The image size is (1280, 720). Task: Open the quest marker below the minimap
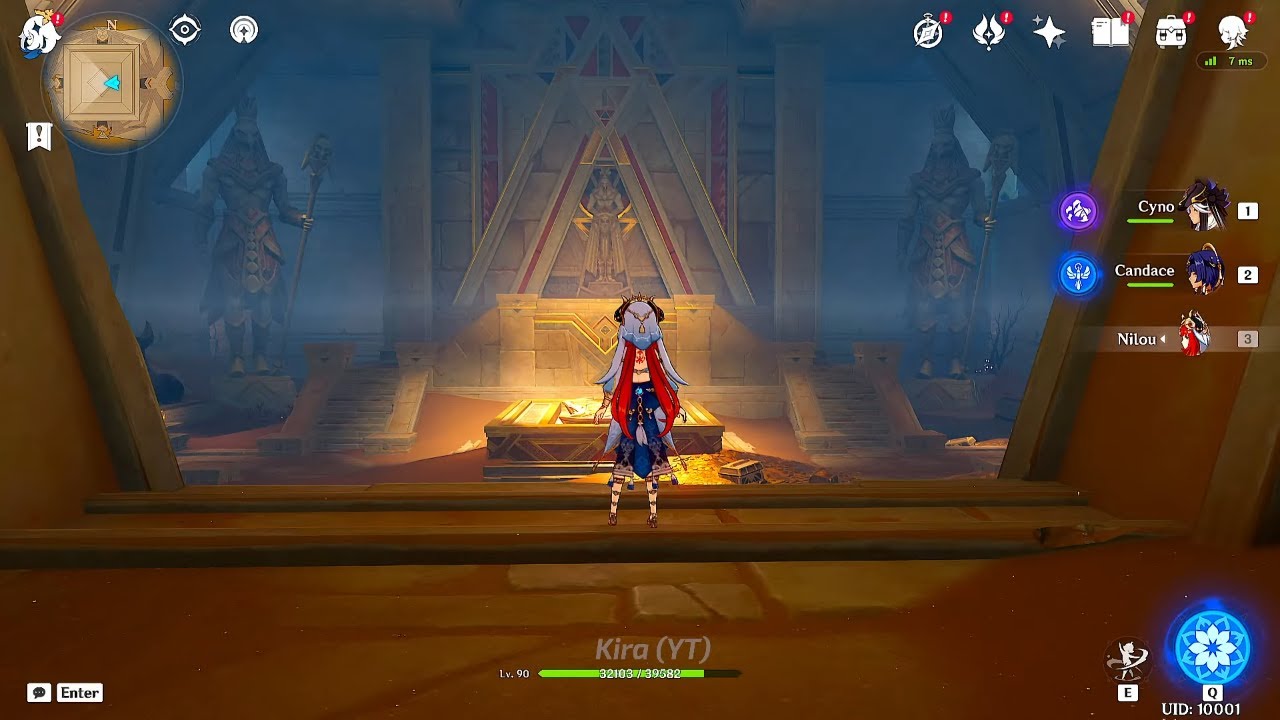[x=39, y=136]
